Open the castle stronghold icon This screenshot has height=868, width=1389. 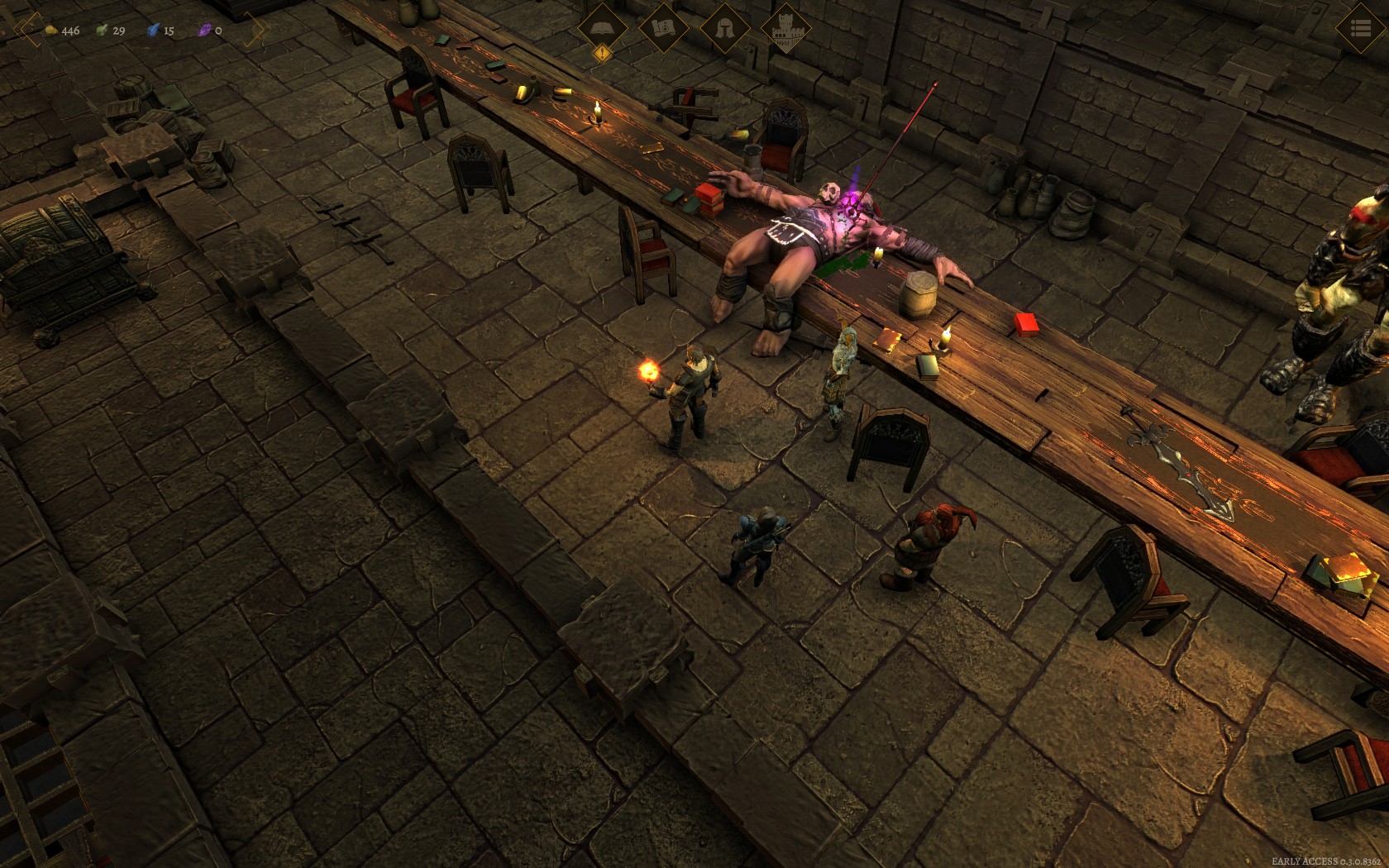(785, 28)
